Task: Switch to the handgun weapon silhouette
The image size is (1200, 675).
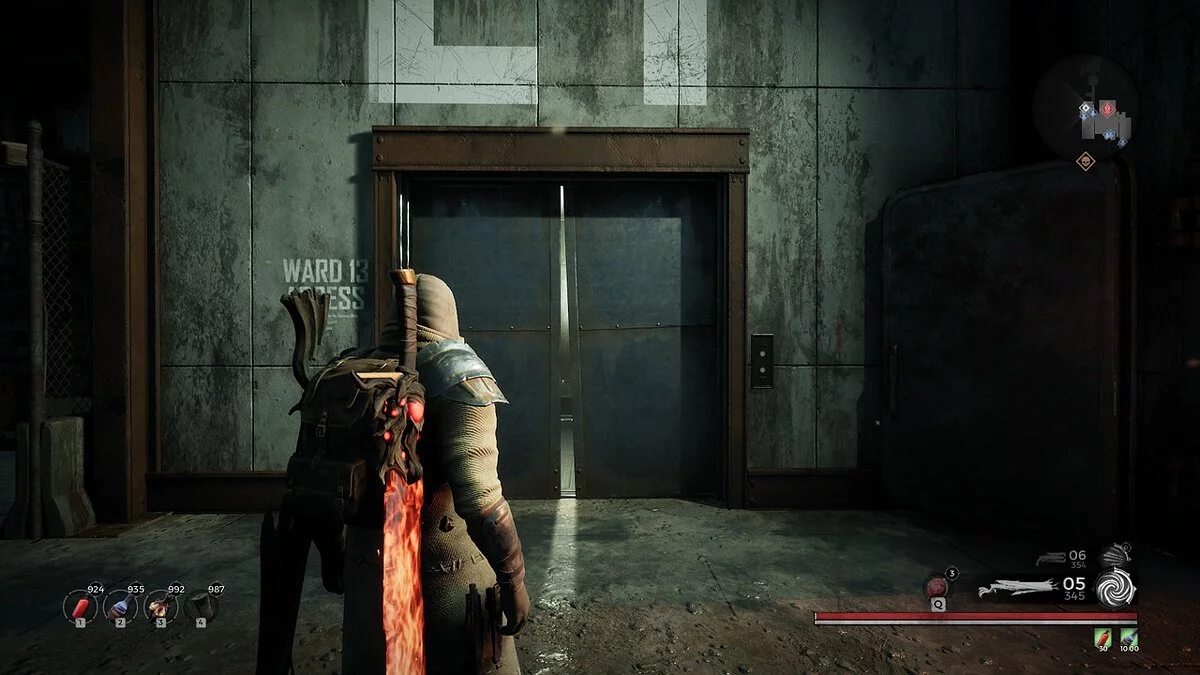Action: (1051, 559)
